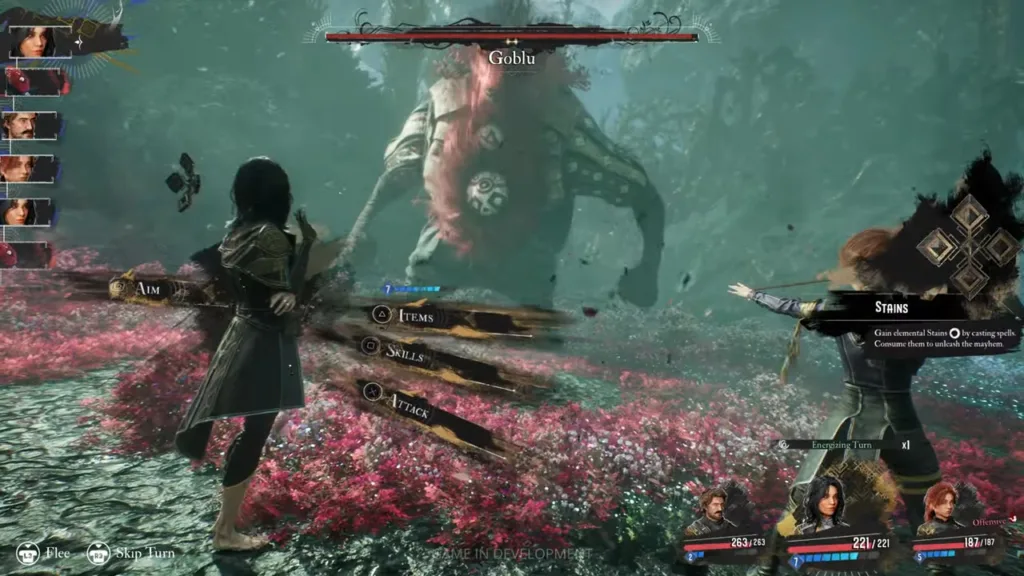Target the Goblu enemy name plate
Screen dimensions: 1024x576
510,58
